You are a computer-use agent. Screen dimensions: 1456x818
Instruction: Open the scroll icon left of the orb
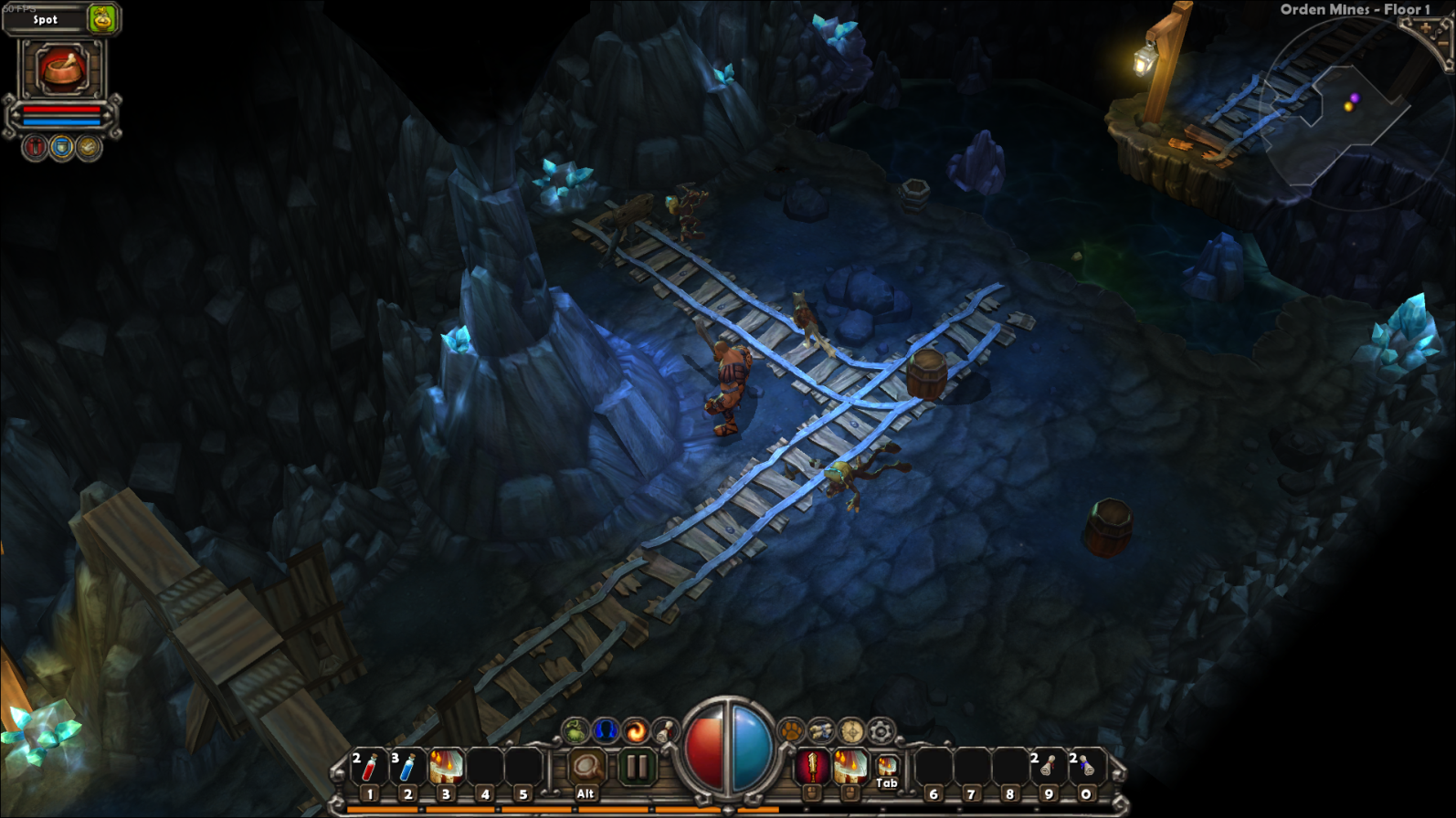665,730
